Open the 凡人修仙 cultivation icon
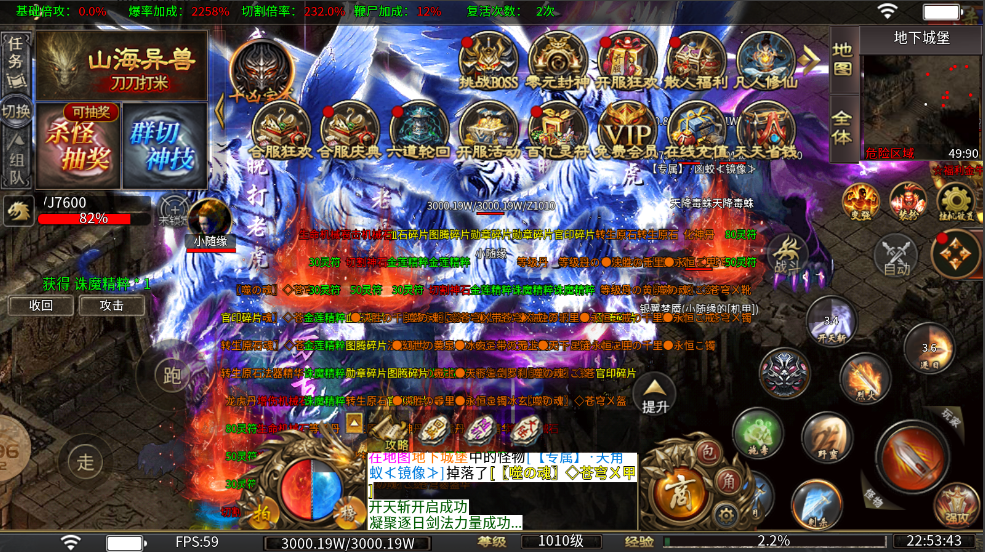Image resolution: width=985 pixels, height=552 pixels. 765,60
